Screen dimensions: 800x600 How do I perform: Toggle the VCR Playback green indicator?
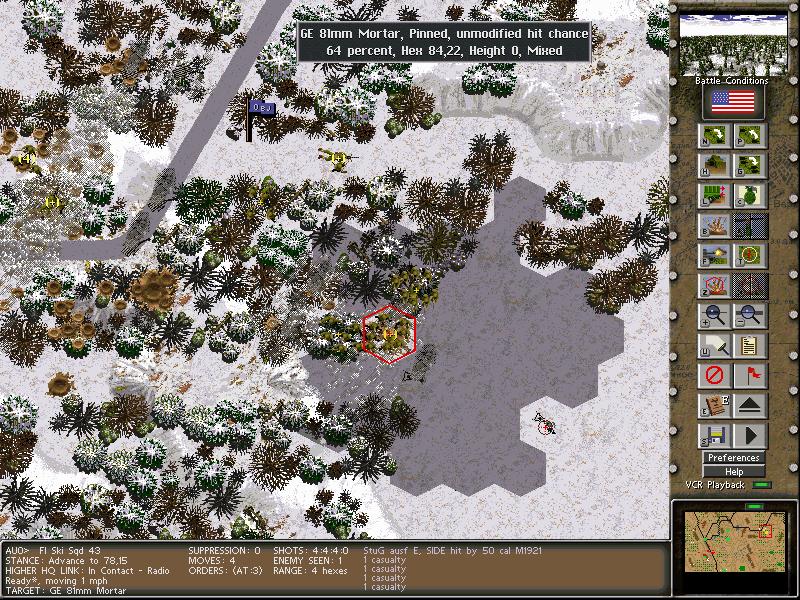pyautogui.click(x=763, y=485)
